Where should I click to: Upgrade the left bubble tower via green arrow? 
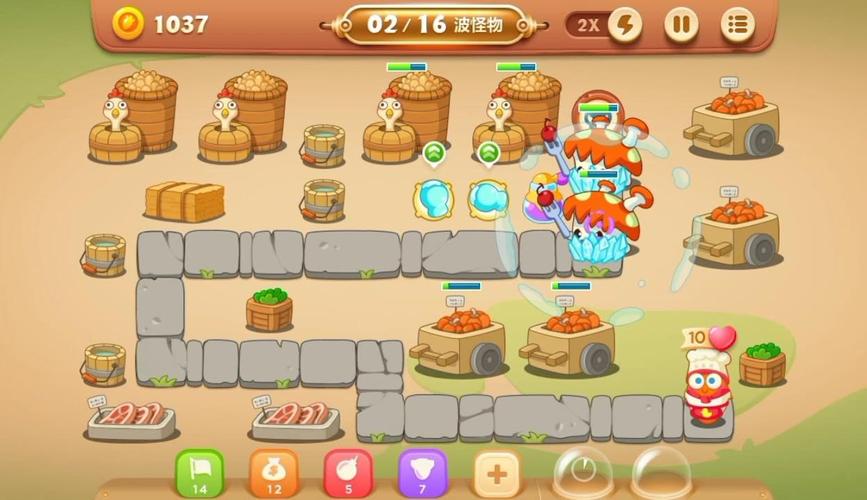click(433, 153)
